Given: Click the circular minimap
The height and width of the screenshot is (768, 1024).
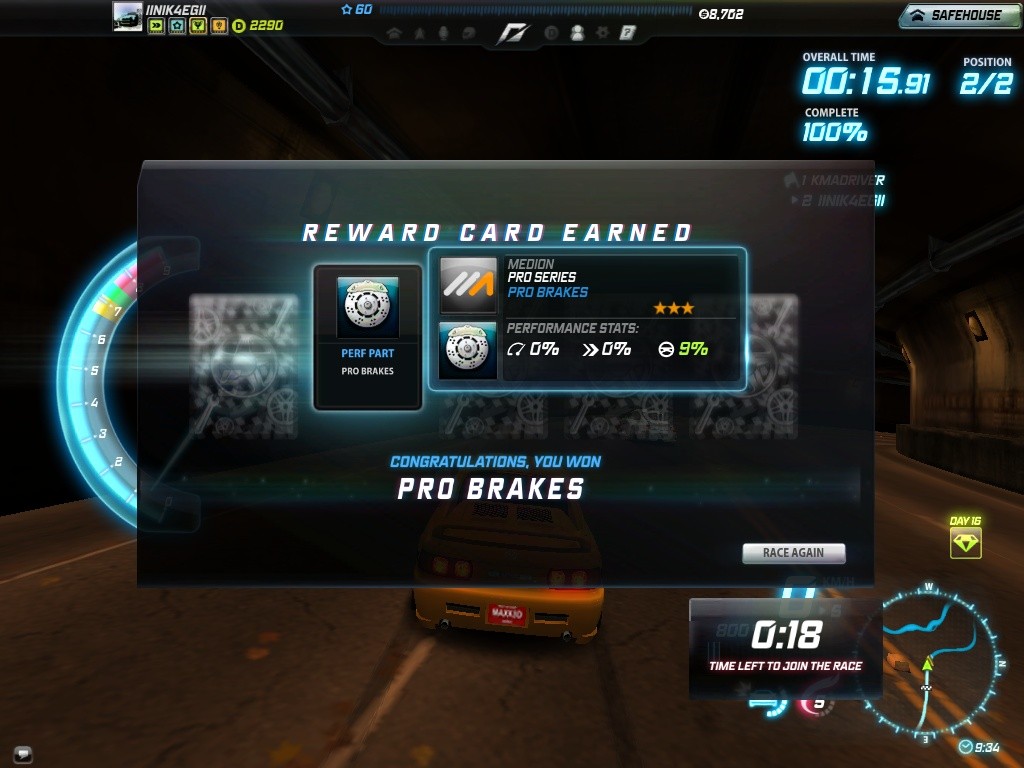Looking at the screenshot, I should pyautogui.click(x=928, y=662).
